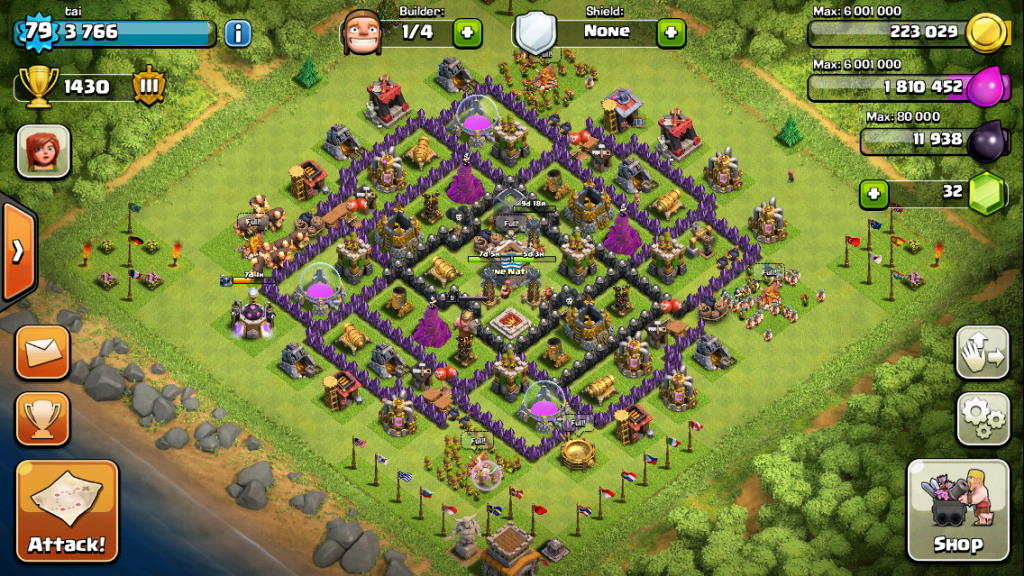Tap the level 79 experience star
Image resolution: width=1024 pixels, height=576 pixels.
pyautogui.click(x=38, y=31)
